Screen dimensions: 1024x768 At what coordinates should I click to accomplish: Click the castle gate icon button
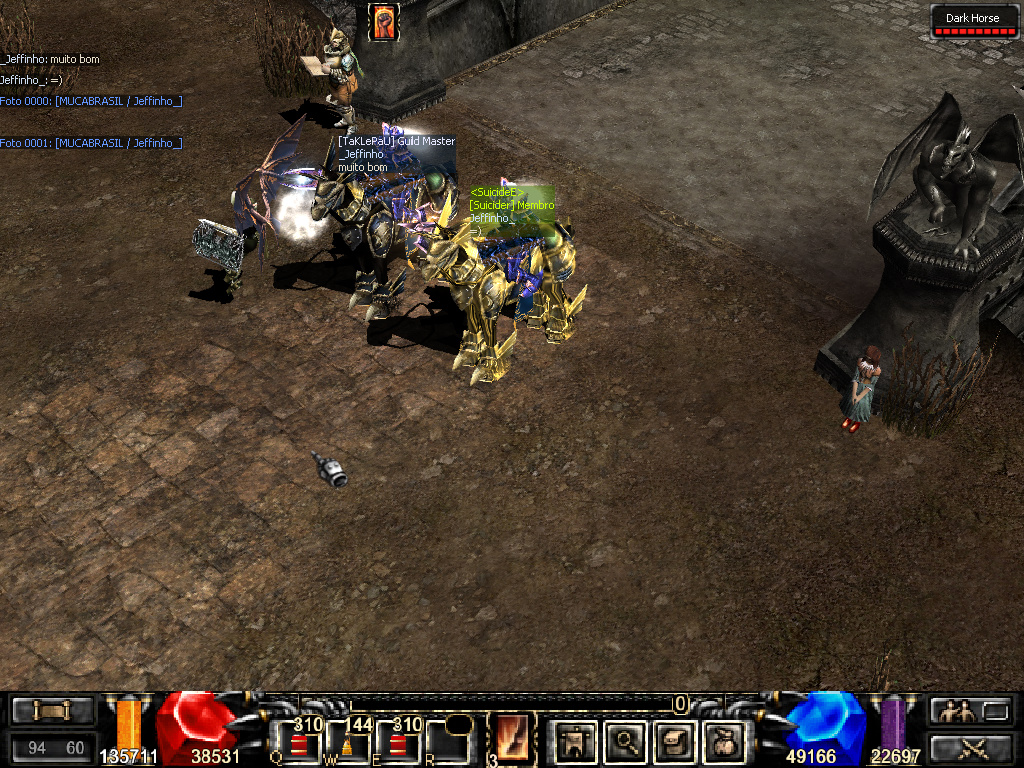tap(574, 742)
